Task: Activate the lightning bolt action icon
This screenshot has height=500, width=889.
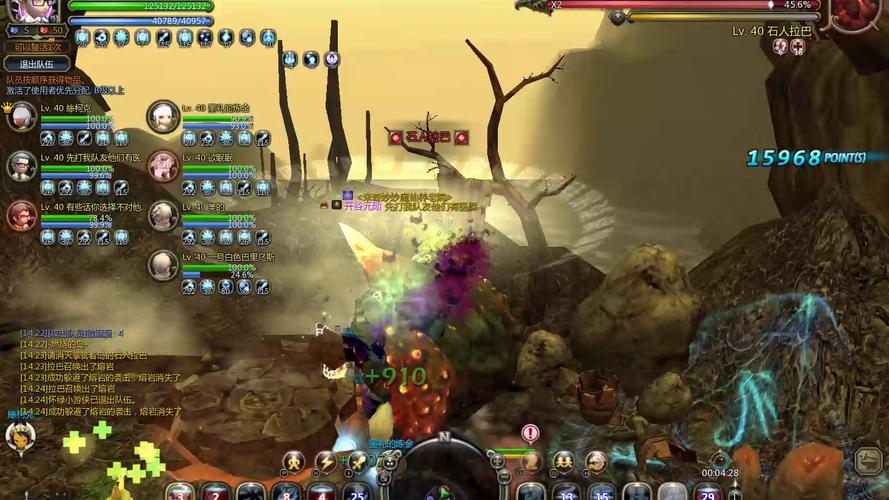Action: (x=326, y=462)
